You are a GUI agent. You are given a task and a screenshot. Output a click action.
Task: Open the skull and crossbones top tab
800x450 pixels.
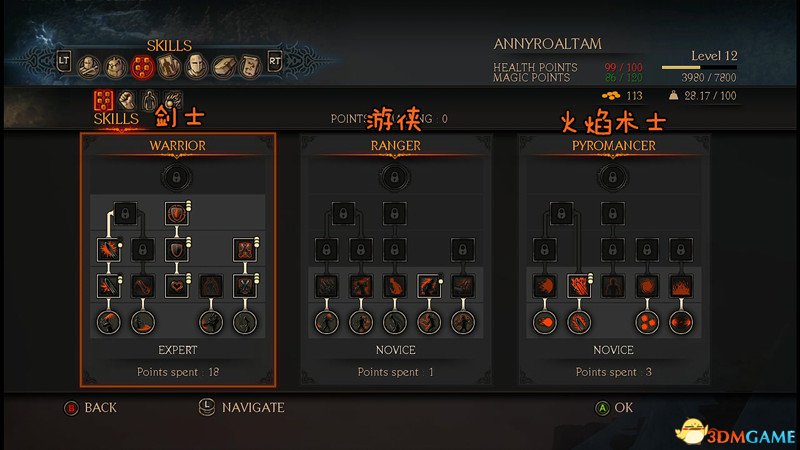point(87,67)
